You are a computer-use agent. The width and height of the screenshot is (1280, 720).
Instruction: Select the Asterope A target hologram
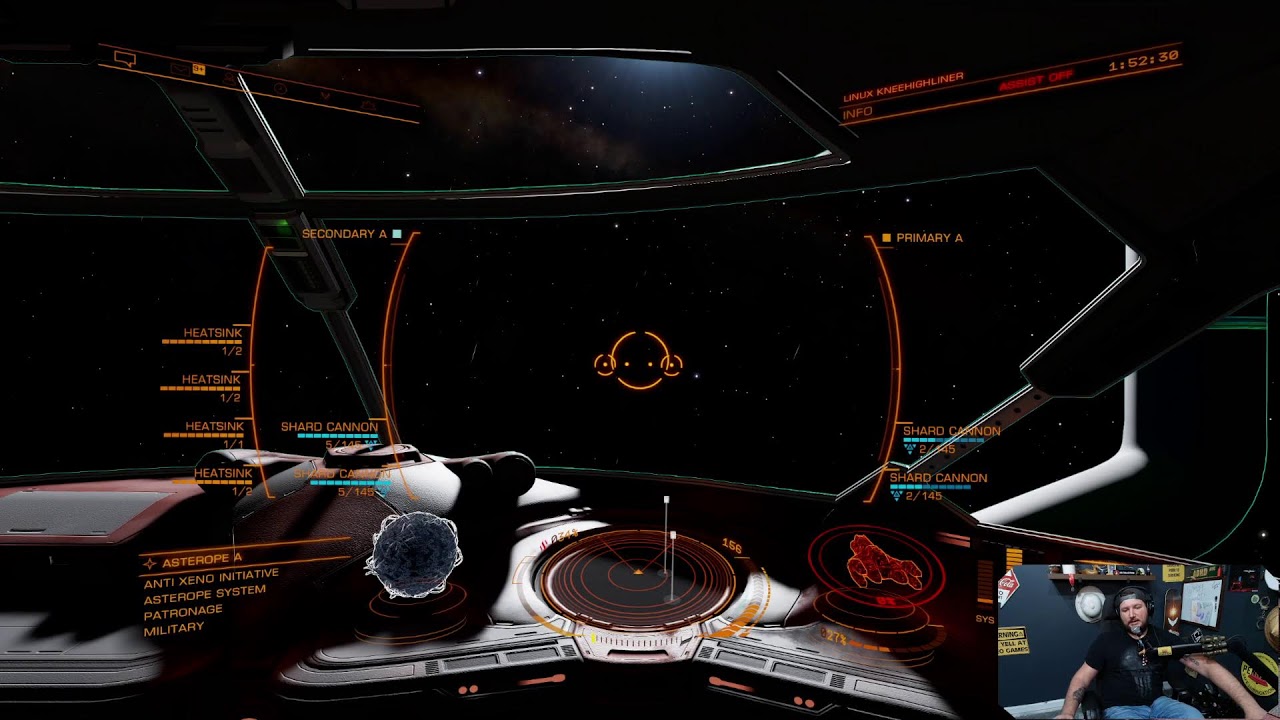click(415, 556)
